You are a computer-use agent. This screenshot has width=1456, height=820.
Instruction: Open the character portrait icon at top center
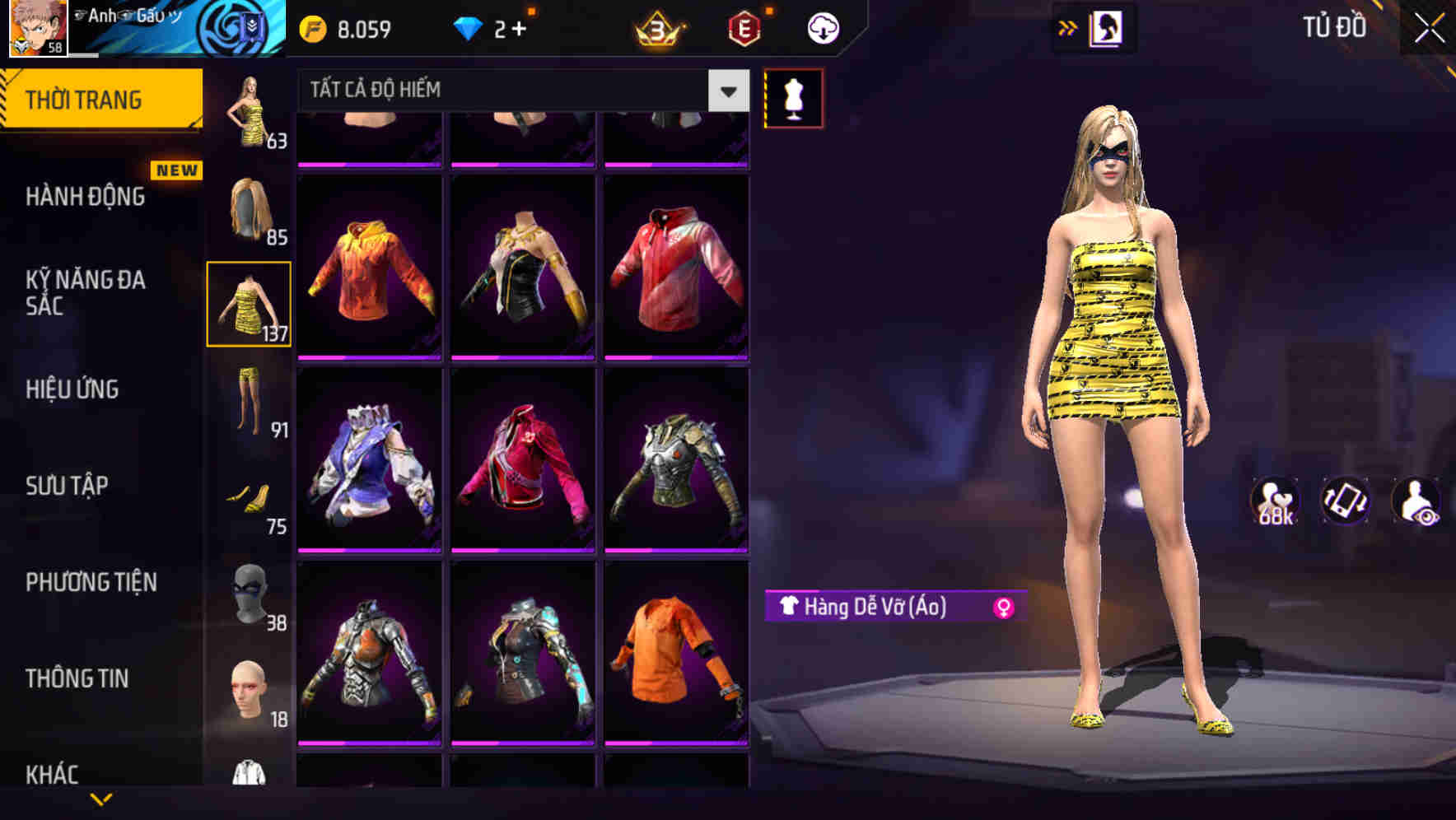pyautogui.click(x=1108, y=27)
